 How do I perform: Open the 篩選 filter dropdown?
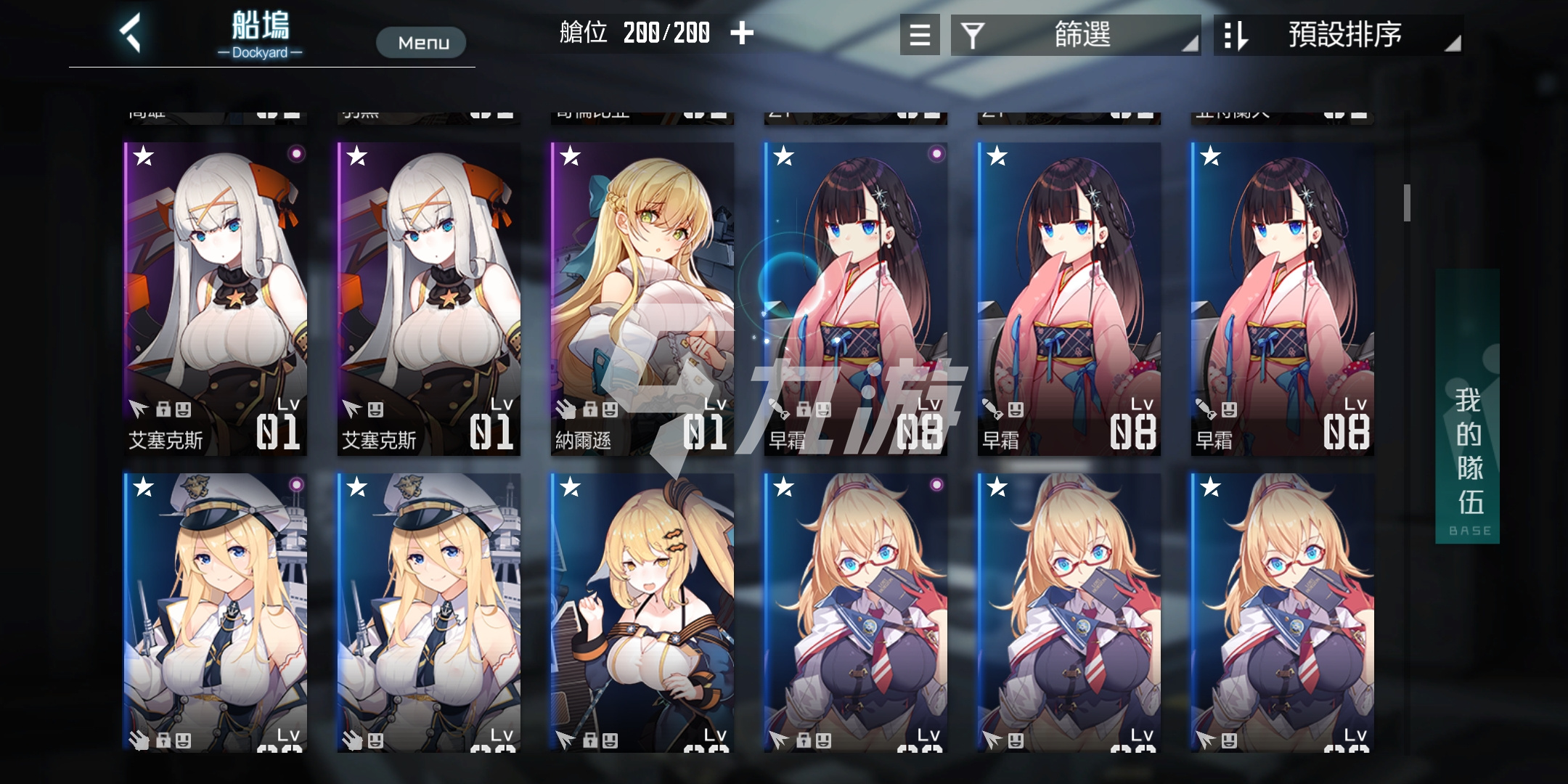[1075, 35]
